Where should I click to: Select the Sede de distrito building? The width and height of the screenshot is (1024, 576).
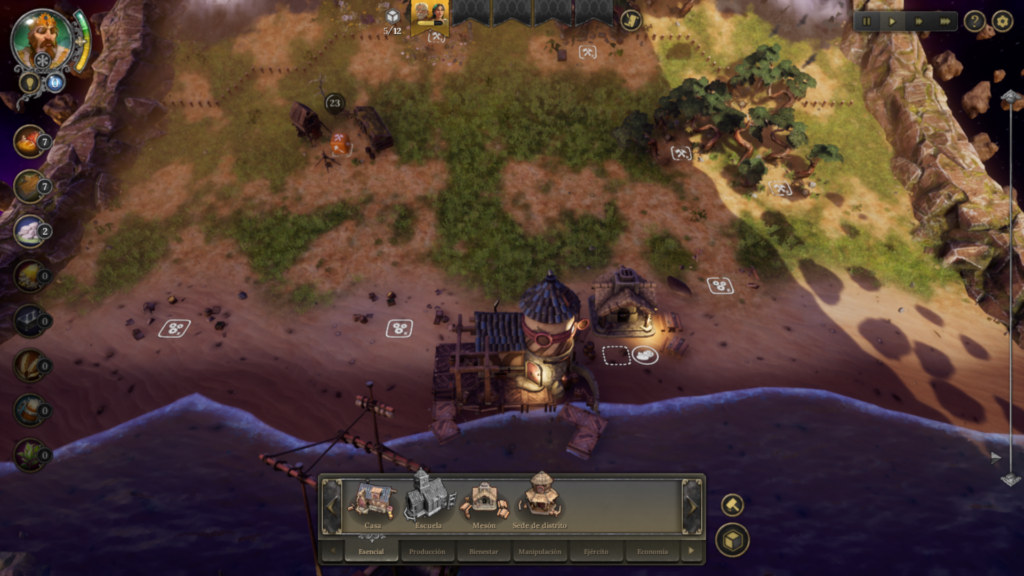click(x=540, y=498)
